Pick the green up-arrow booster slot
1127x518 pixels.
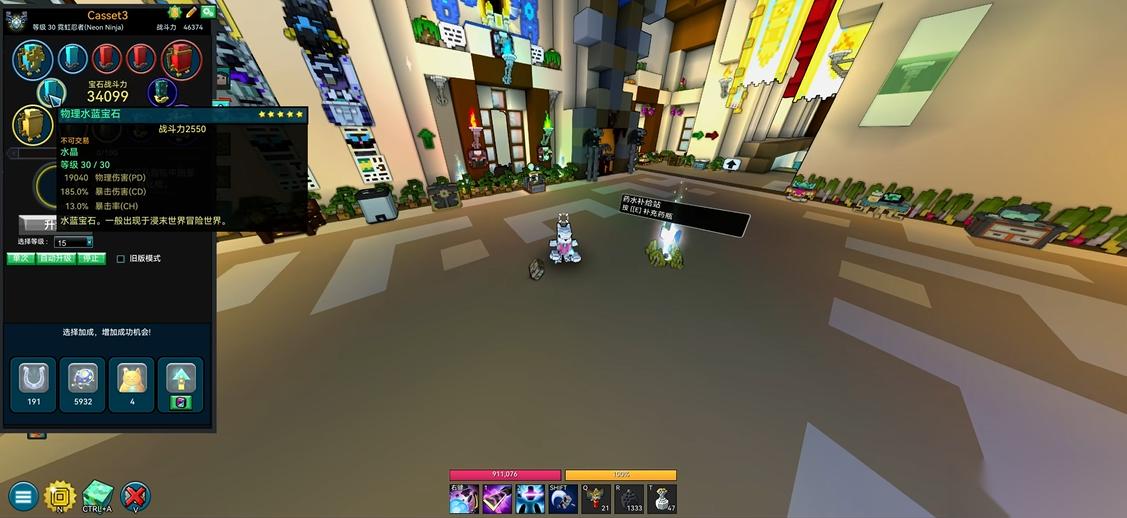tap(181, 384)
